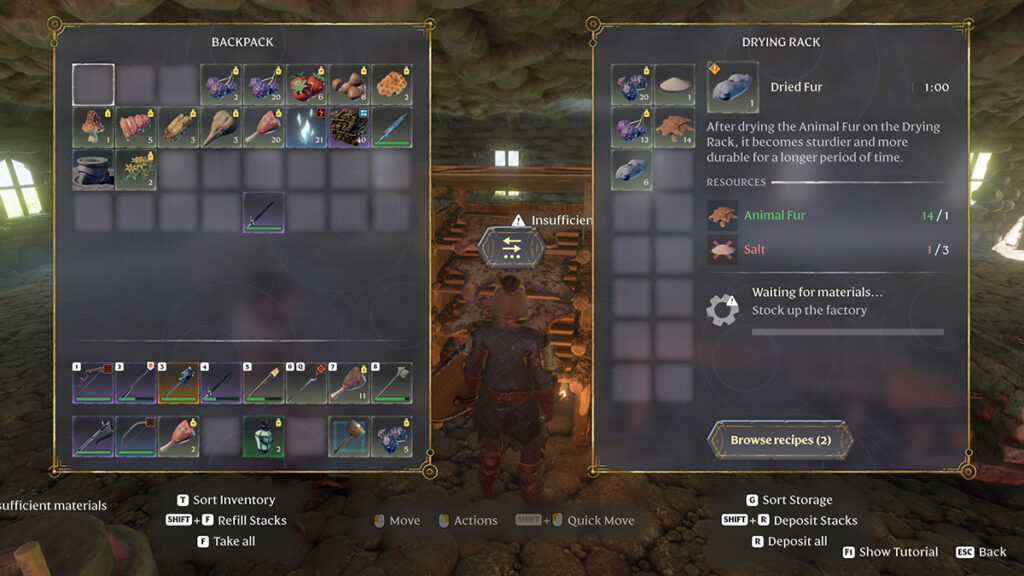The image size is (1024, 576).
Task: Select the stone anvil item in backpack
Action: (94, 170)
